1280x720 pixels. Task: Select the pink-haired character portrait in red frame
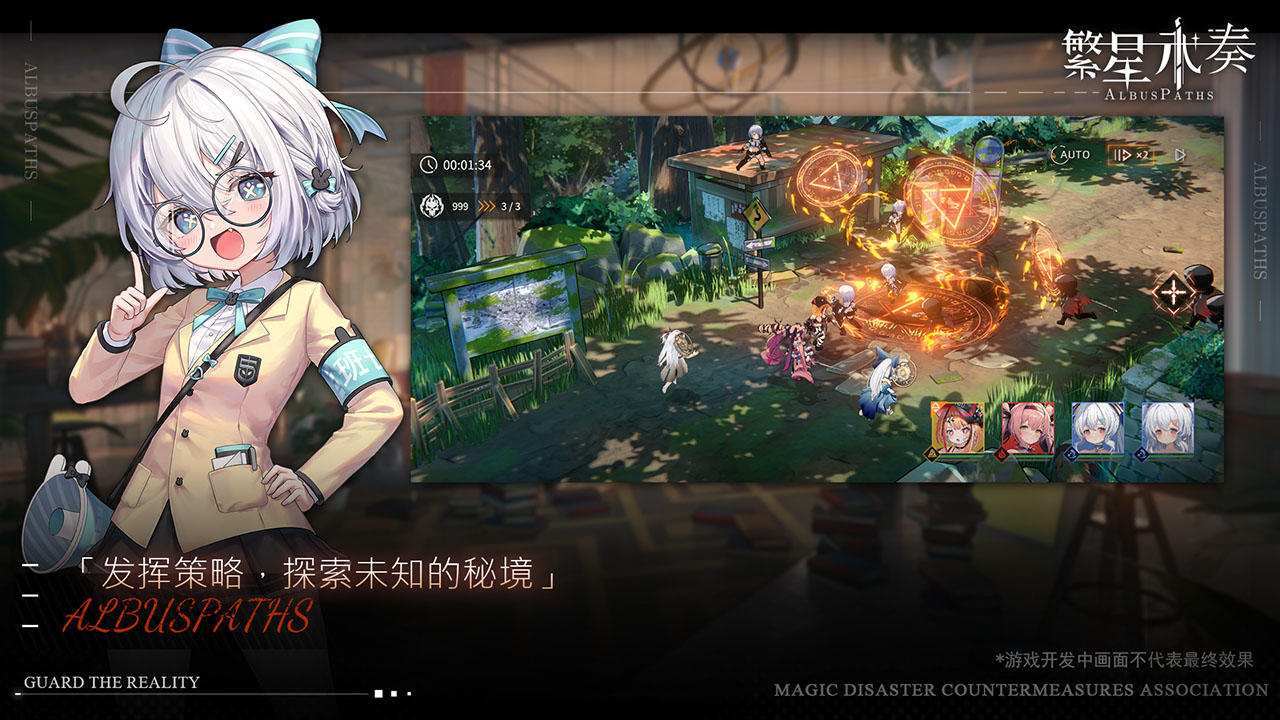(x=1027, y=428)
